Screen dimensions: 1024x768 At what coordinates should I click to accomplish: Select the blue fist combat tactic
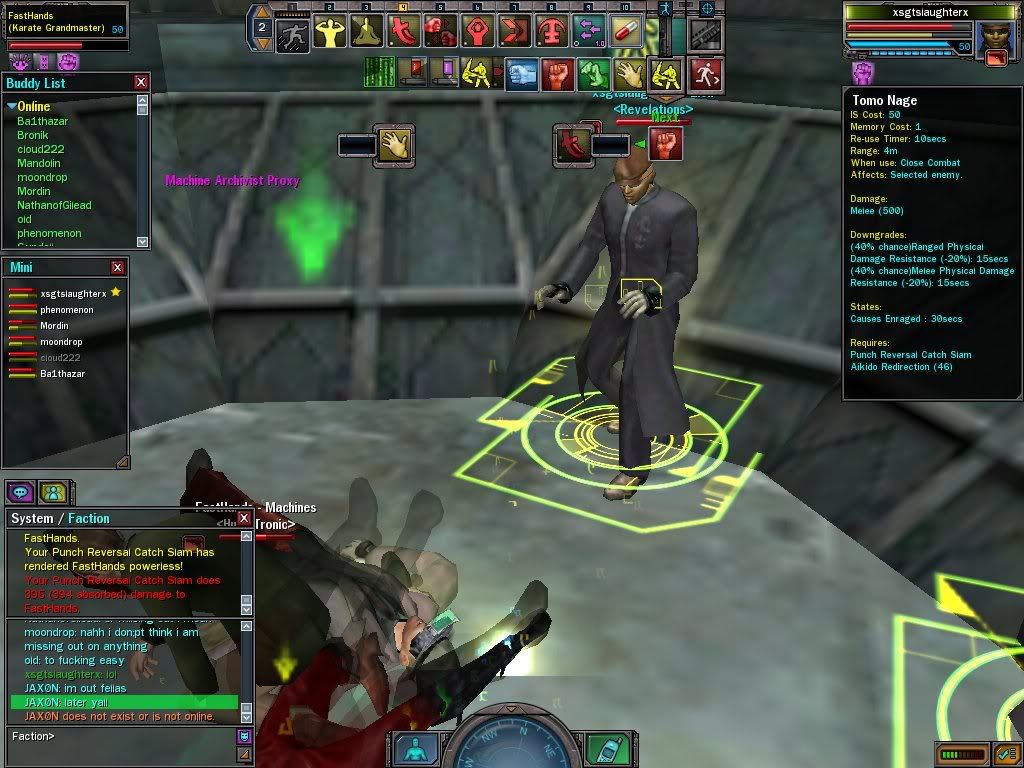tap(521, 73)
